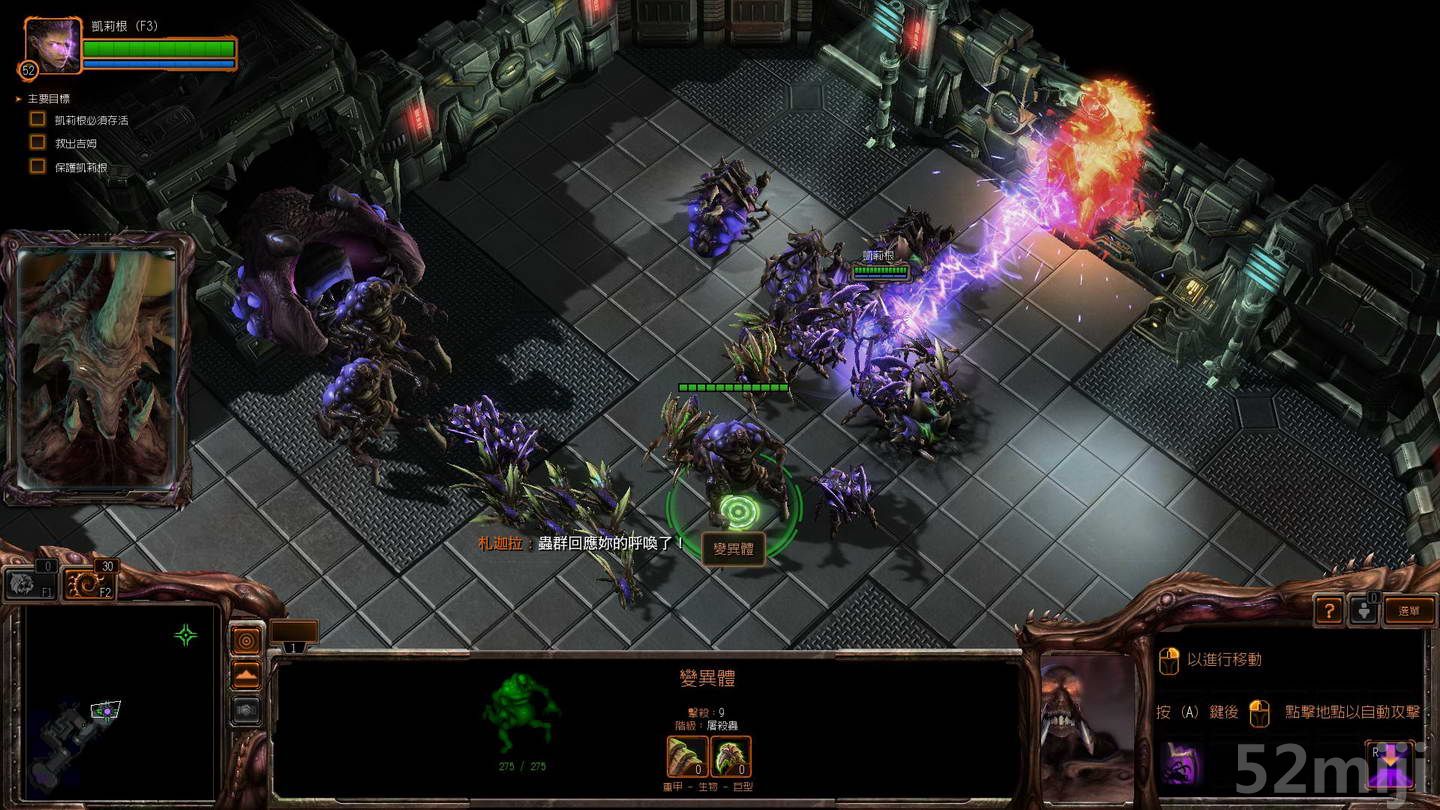The image size is (1440, 810).
Task: Click the attack claws upgrade icon
Action: pyautogui.click(x=686, y=757)
